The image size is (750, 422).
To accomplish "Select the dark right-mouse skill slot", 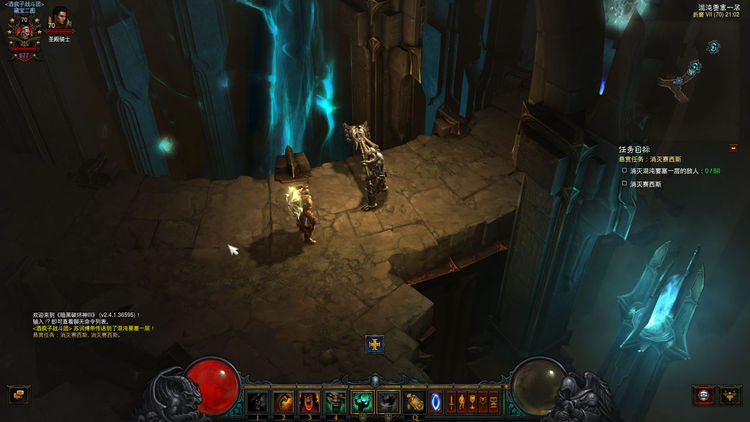I will point(387,402).
